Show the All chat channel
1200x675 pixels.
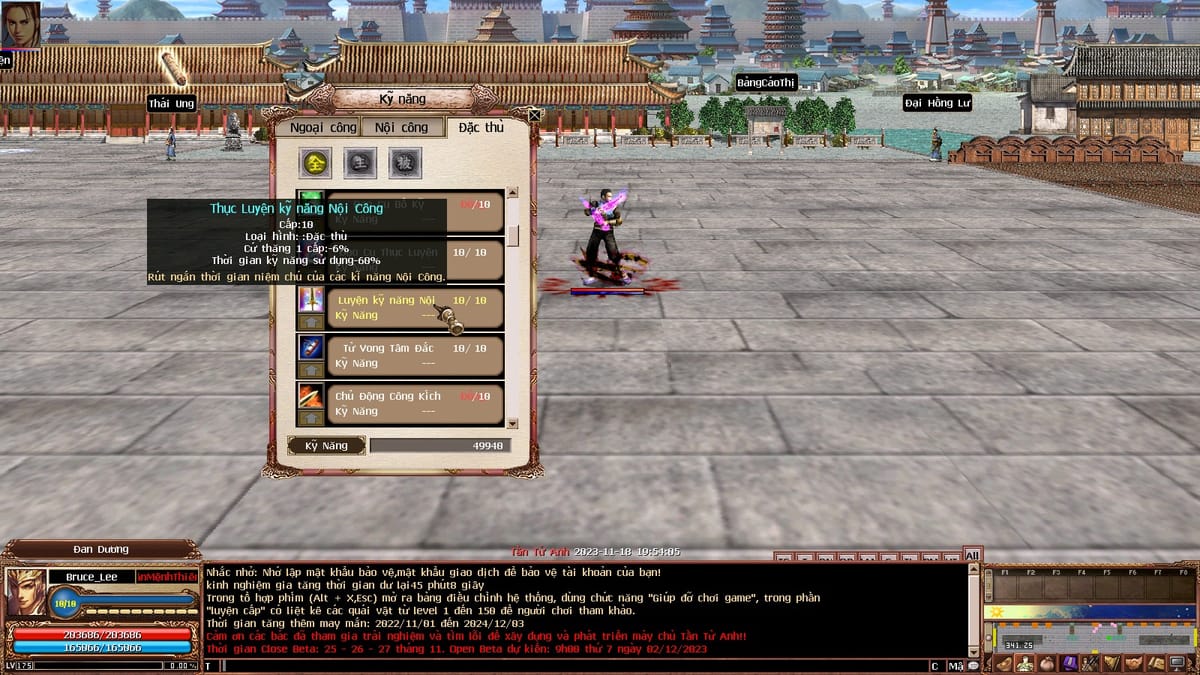[x=971, y=555]
